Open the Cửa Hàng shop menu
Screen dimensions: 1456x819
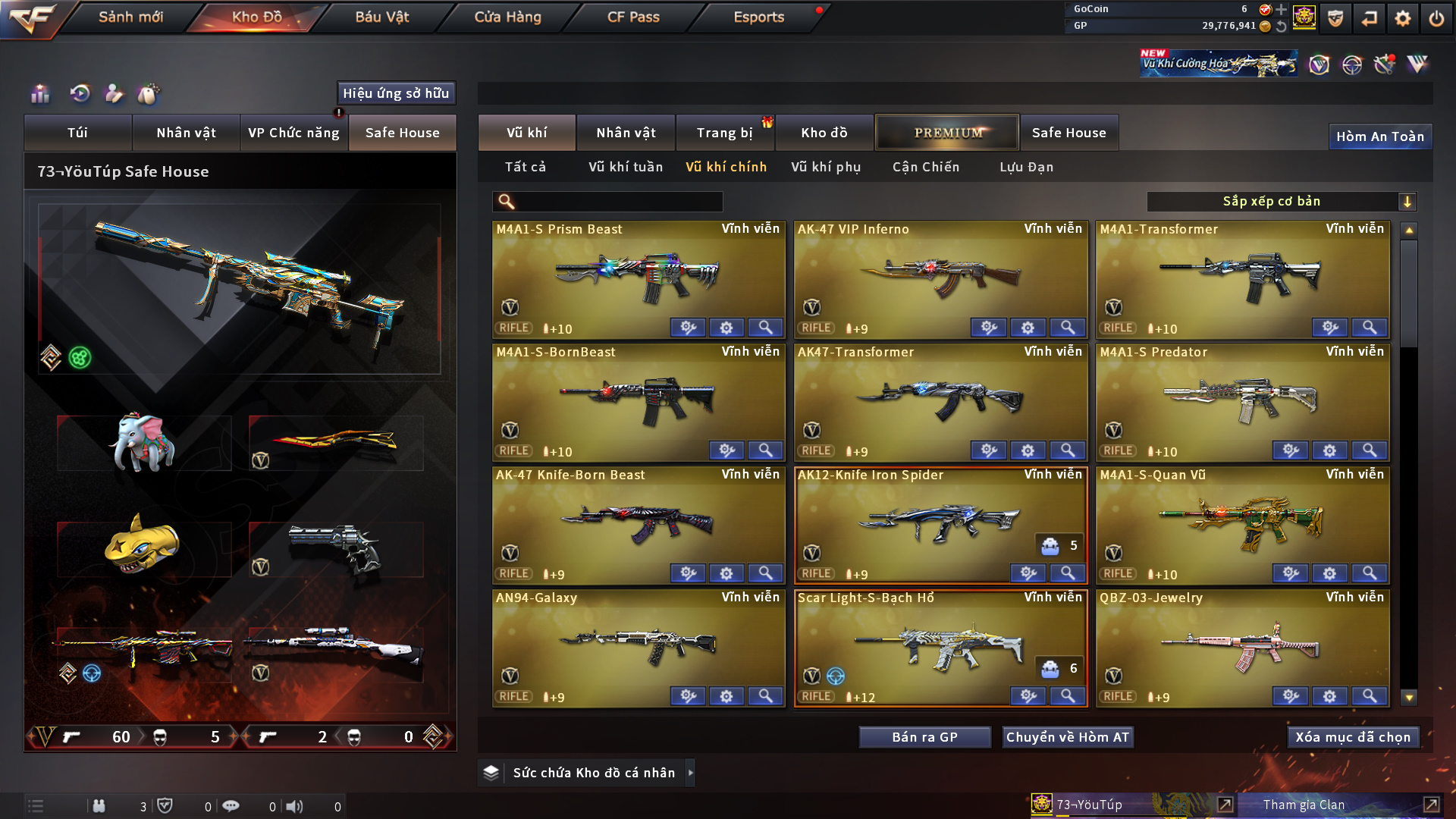click(x=507, y=17)
